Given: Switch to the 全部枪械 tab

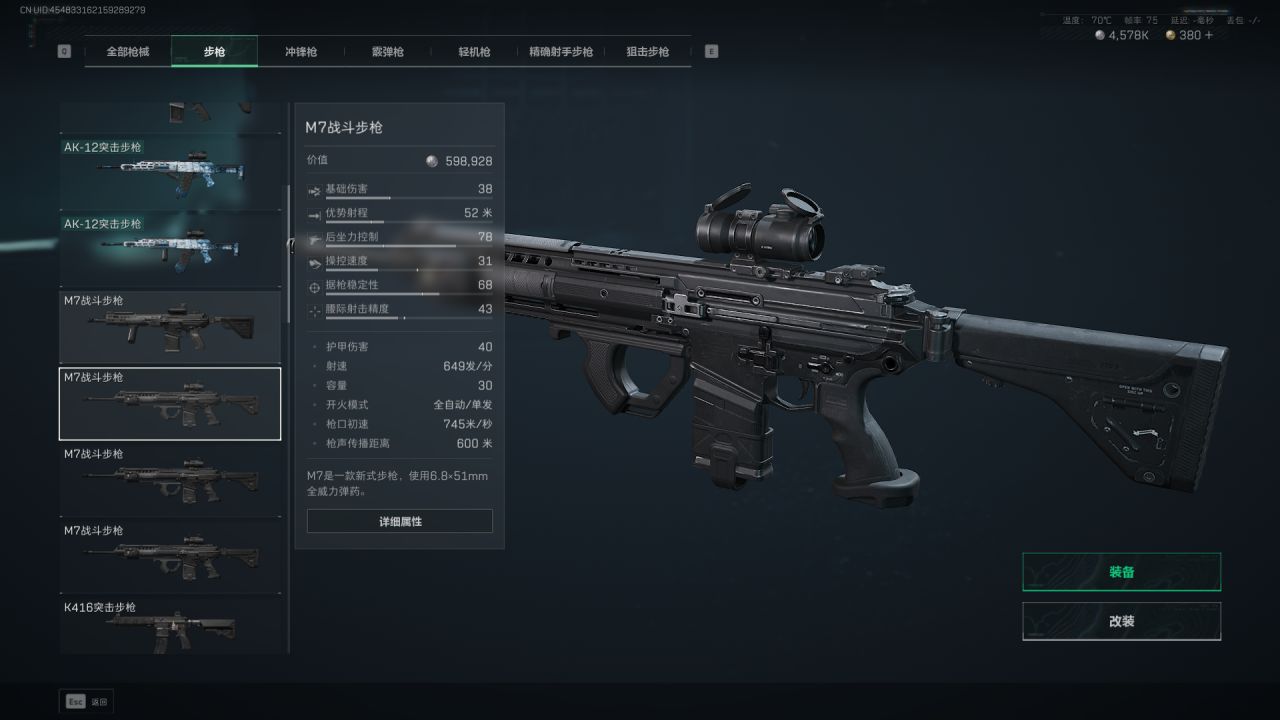Looking at the screenshot, I should (128, 52).
